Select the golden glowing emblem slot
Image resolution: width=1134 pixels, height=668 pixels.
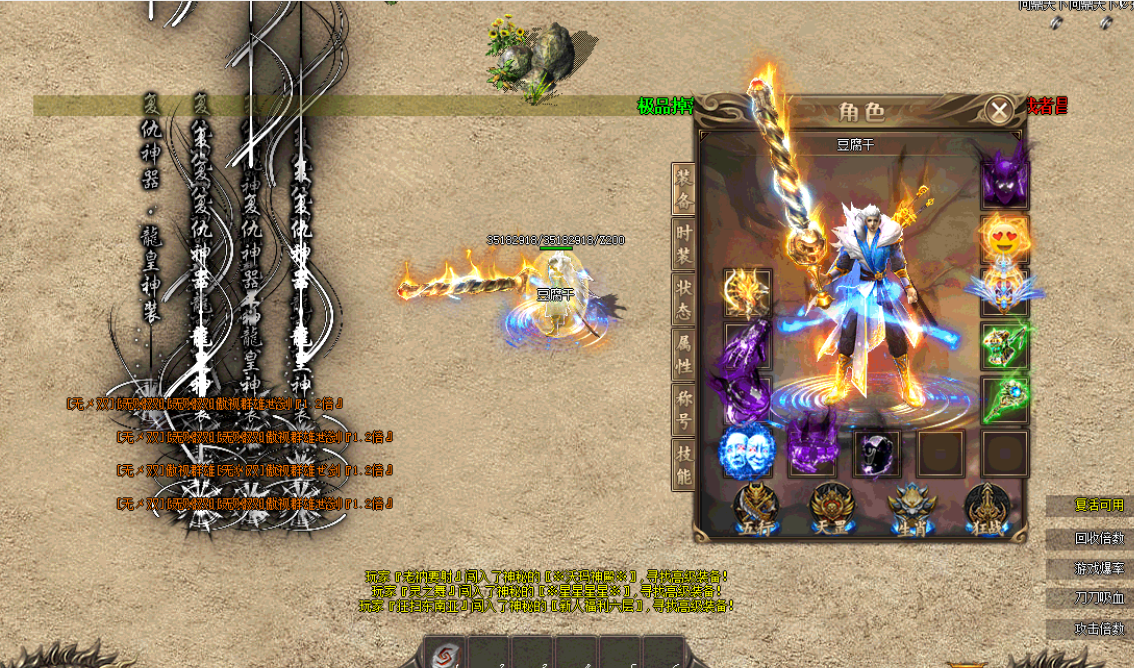[746, 293]
